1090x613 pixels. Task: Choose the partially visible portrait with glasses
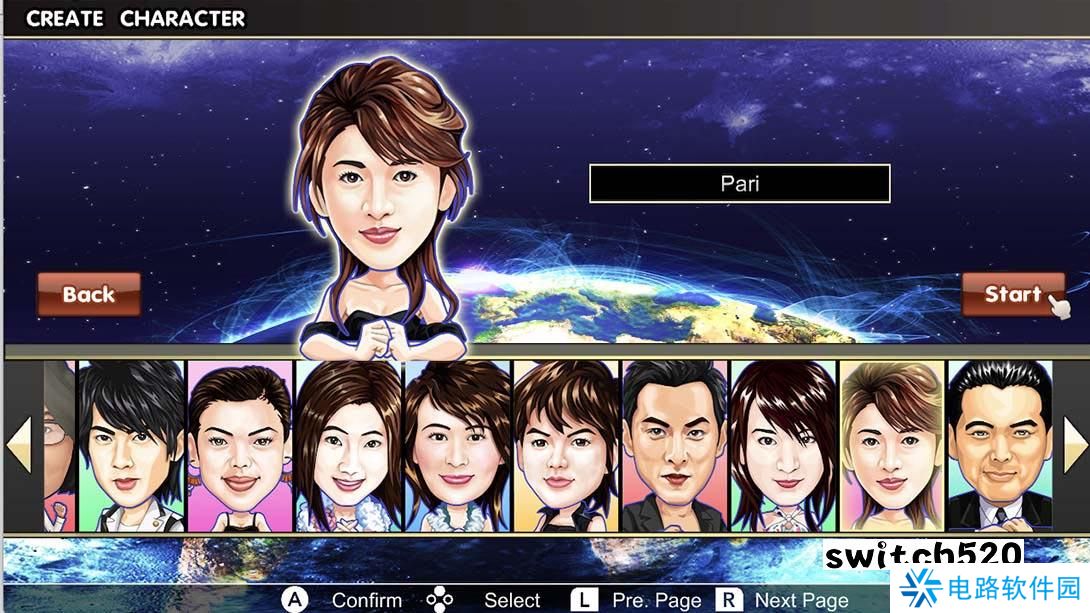[60, 446]
